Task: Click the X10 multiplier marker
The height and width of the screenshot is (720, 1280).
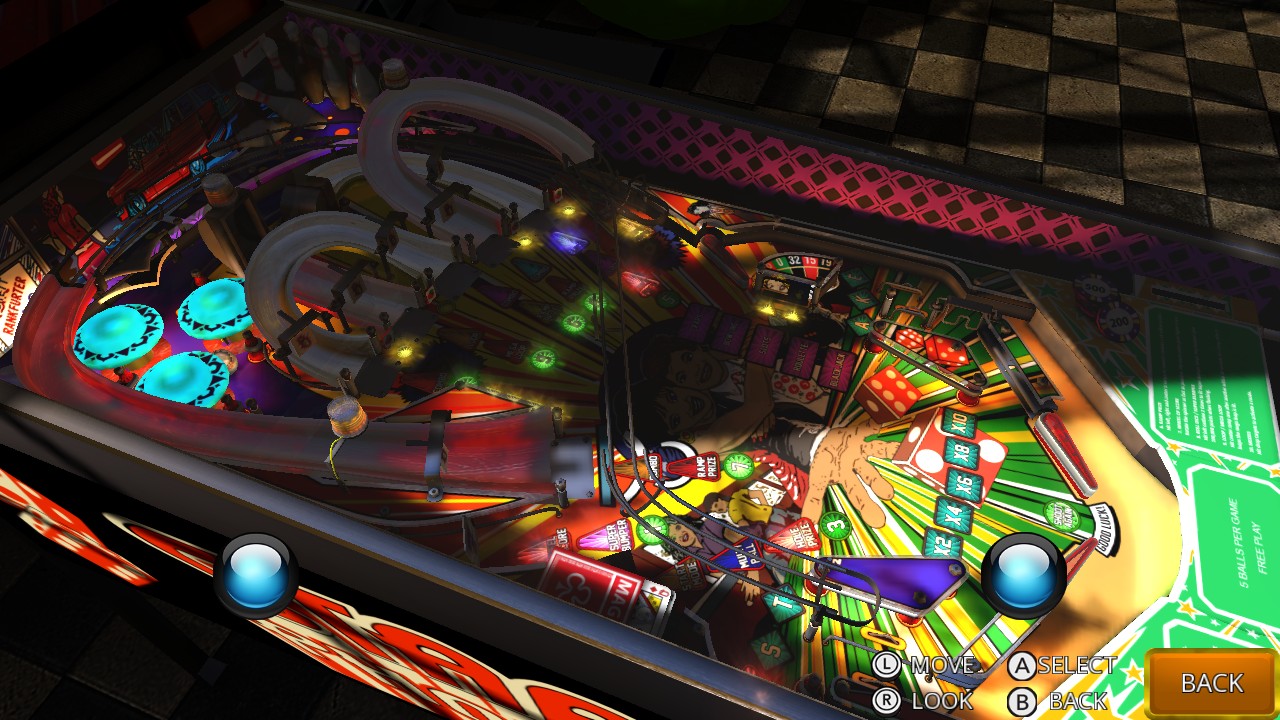Action: coord(958,420)
